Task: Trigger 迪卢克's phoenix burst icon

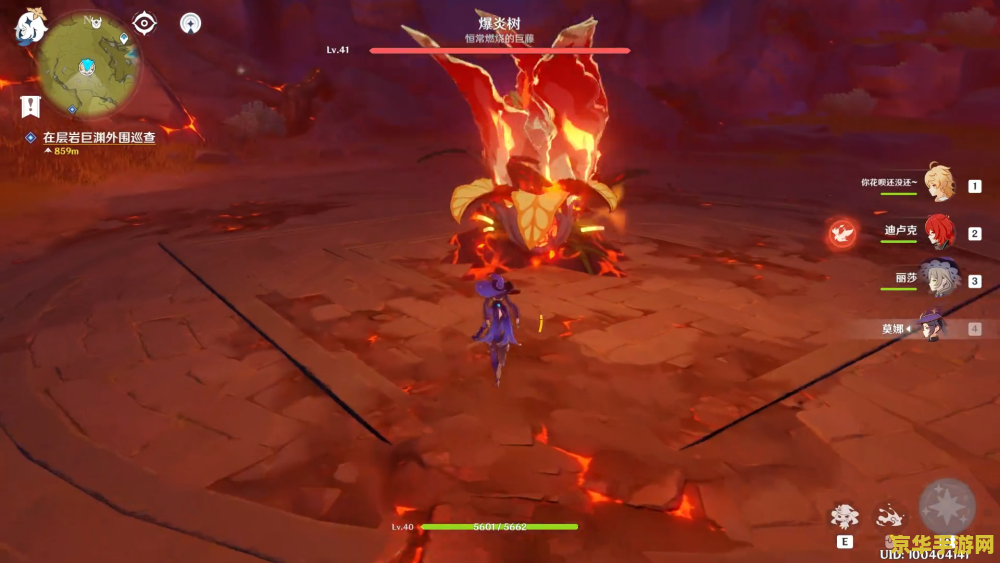Action: click(x=842, y=233)
